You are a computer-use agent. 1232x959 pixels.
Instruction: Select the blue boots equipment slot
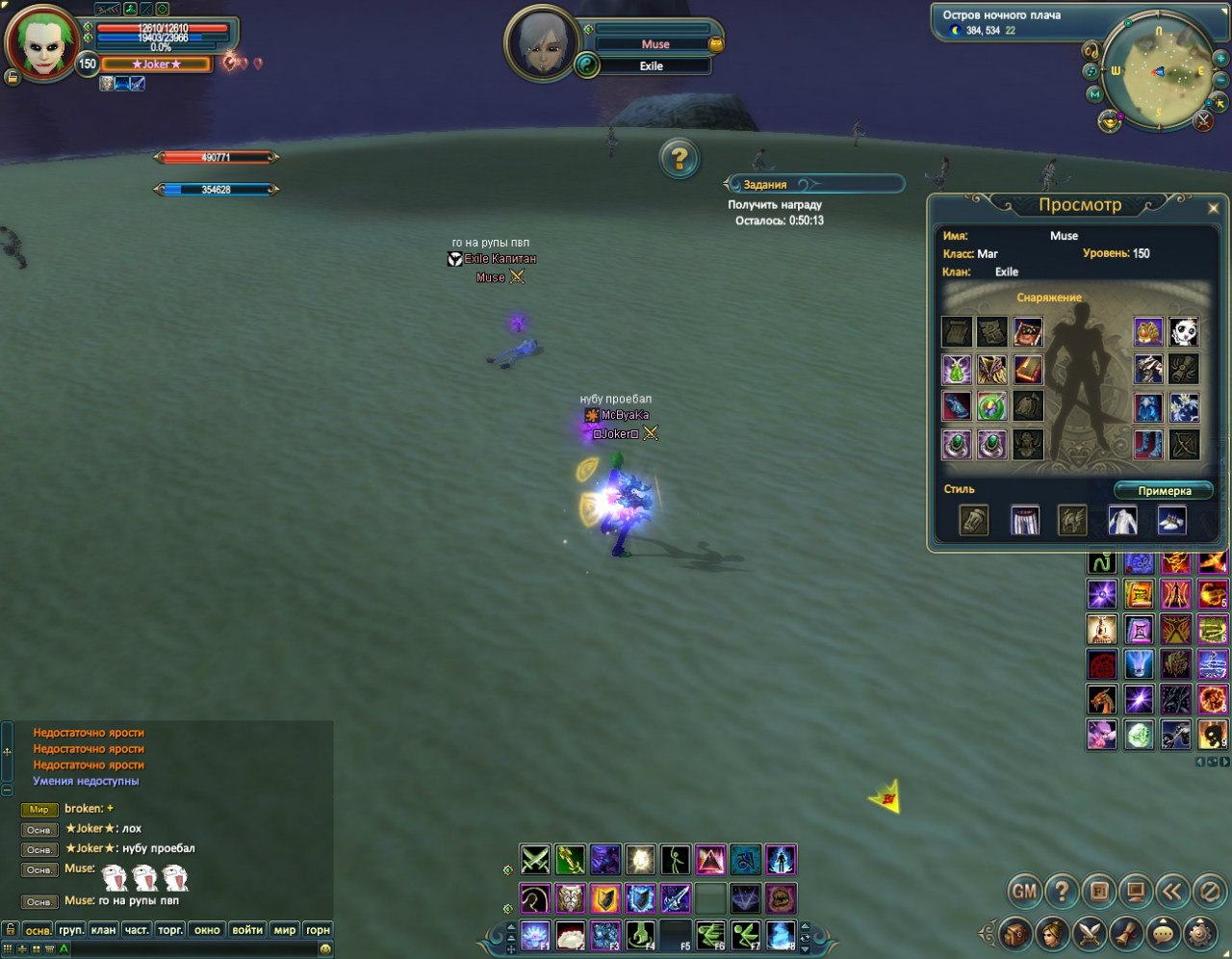click(1148, 444)
